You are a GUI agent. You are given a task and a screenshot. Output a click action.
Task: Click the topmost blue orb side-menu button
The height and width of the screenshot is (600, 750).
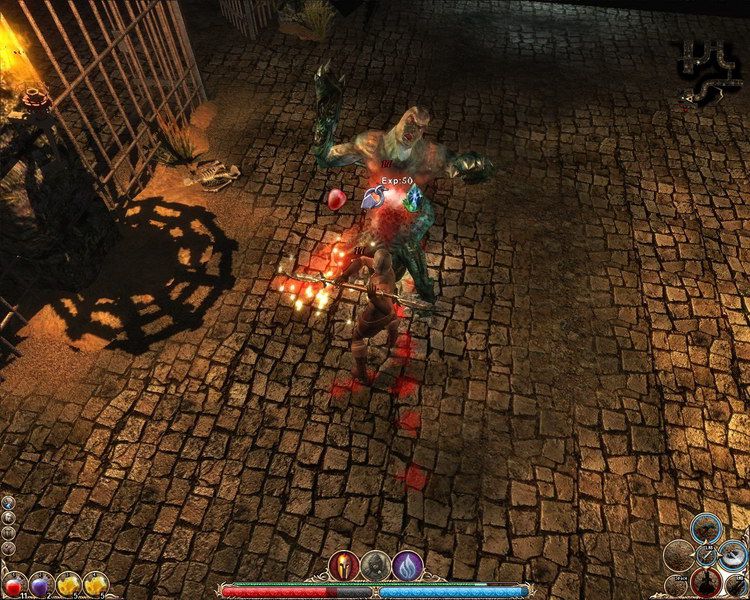pyautogui.click(x=8, y=503)
